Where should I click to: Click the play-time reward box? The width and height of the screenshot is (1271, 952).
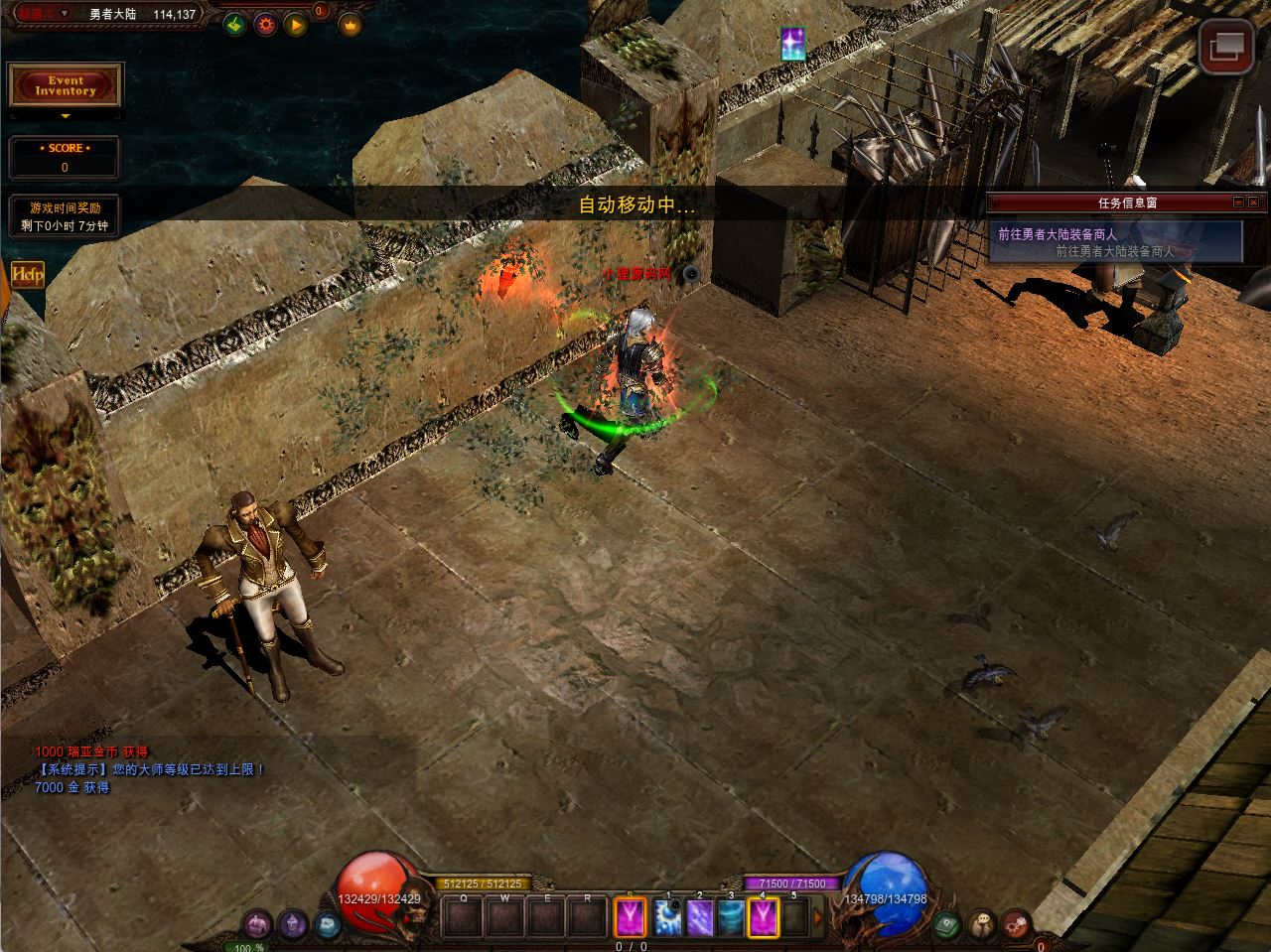coord(66,216)
